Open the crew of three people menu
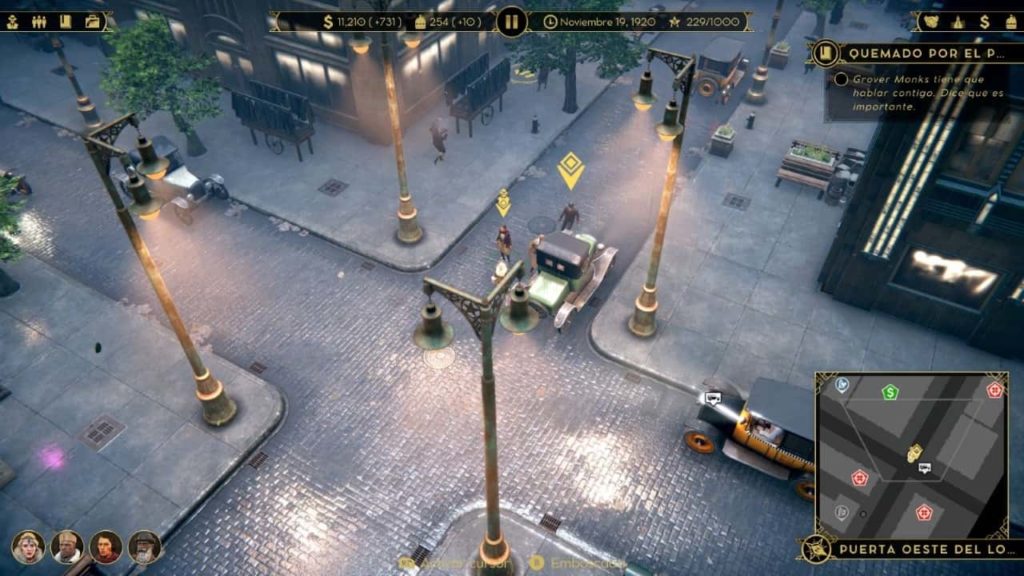Viewport: 1024px width, 576px height. coord(40,21)
